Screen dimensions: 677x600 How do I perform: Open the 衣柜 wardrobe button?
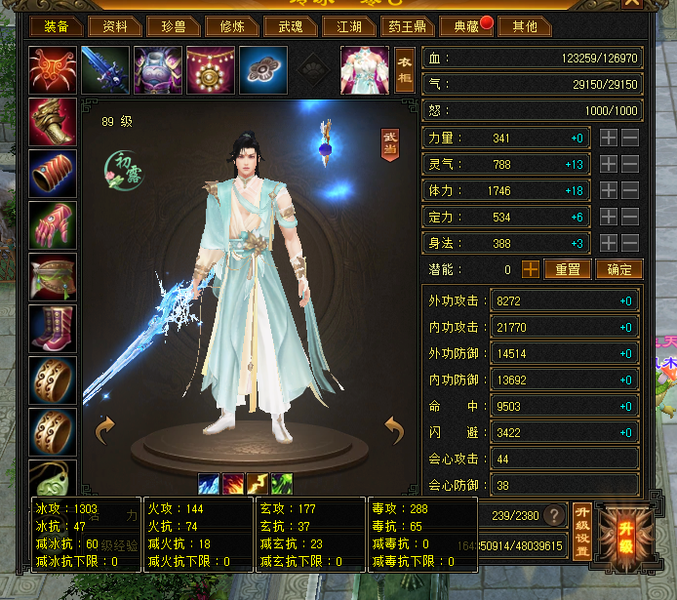pyautogui.click(x=404, y=70)
